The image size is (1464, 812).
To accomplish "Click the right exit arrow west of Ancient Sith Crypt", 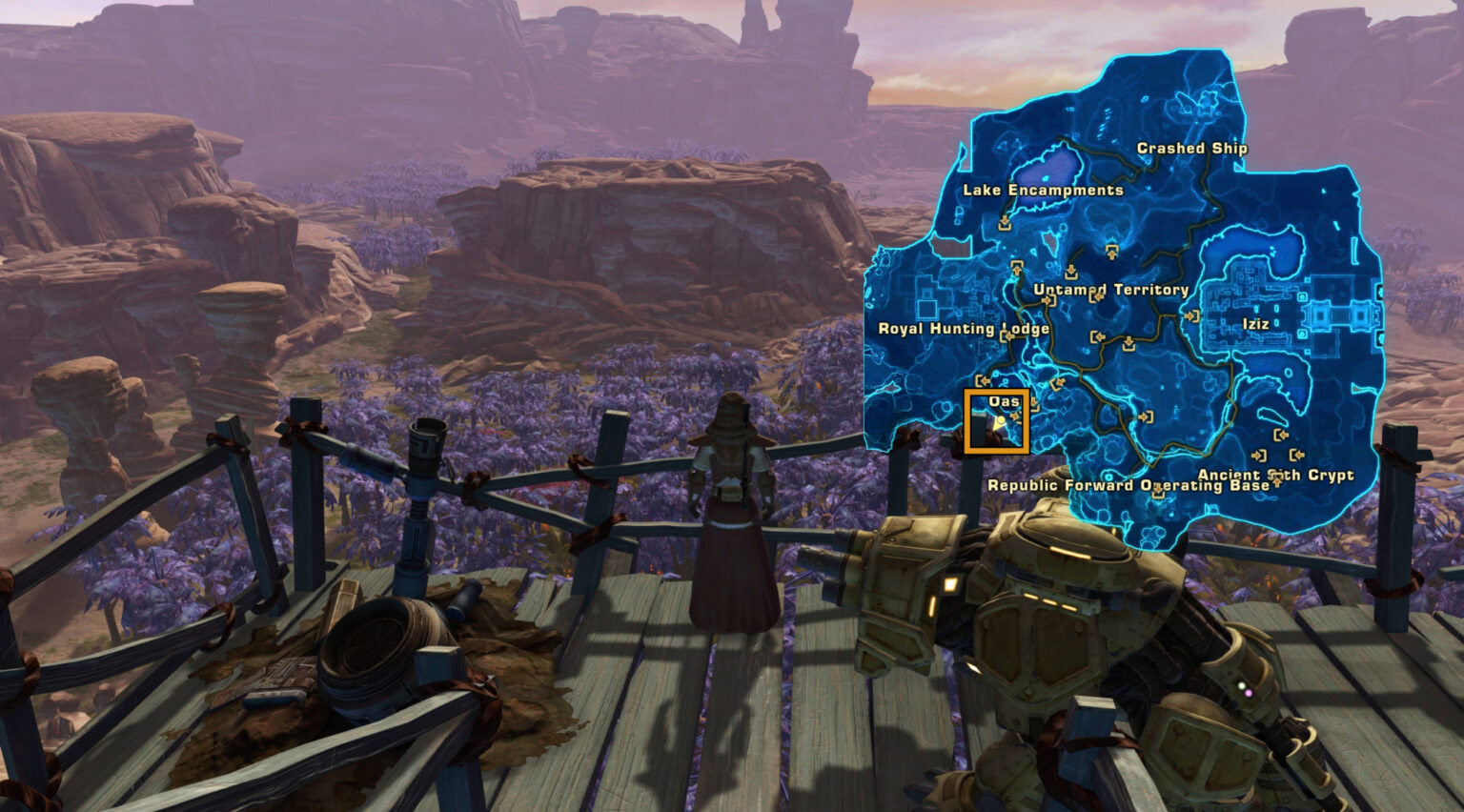I will click(x=1258, y=455).
